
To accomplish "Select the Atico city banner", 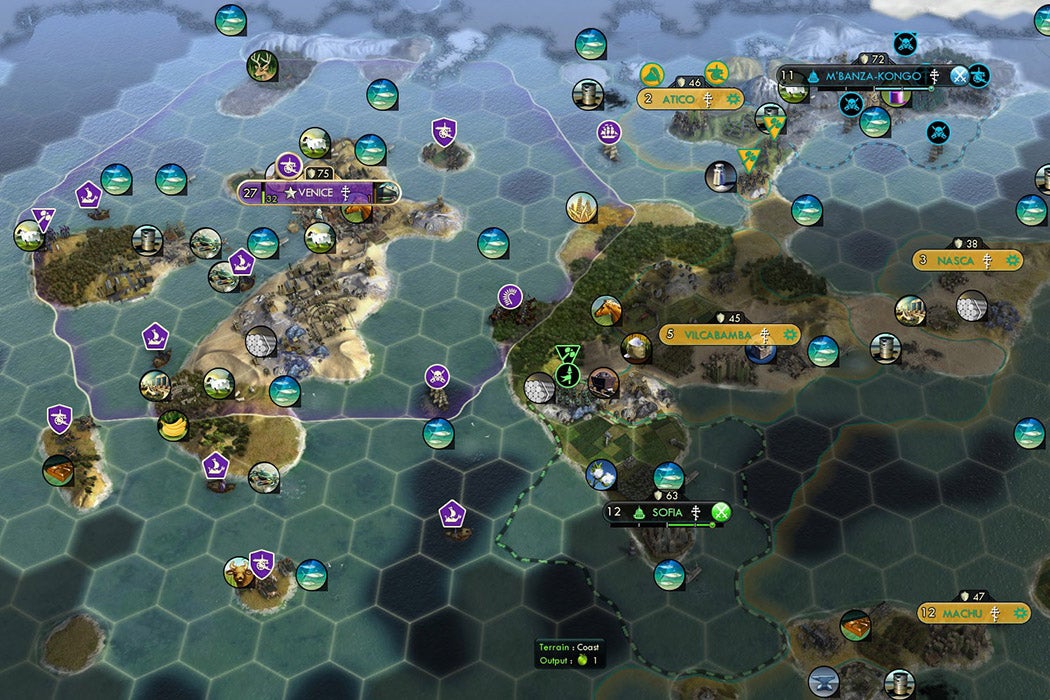I will click(690, 99).
